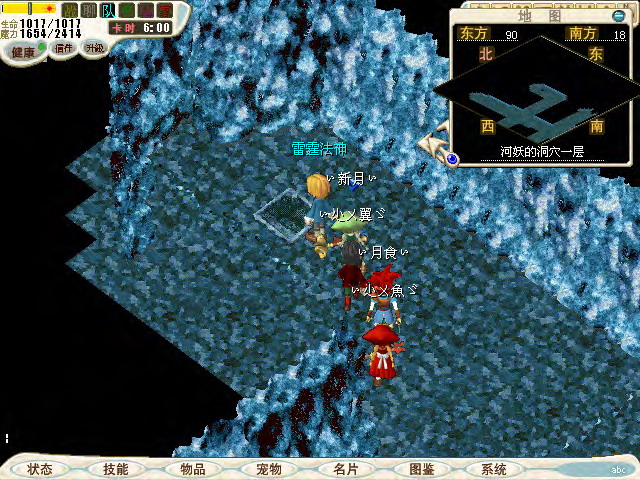This screenshot has height=480, width=640.
Task: Click the blue orb at map corner
Action: [452, 157]
